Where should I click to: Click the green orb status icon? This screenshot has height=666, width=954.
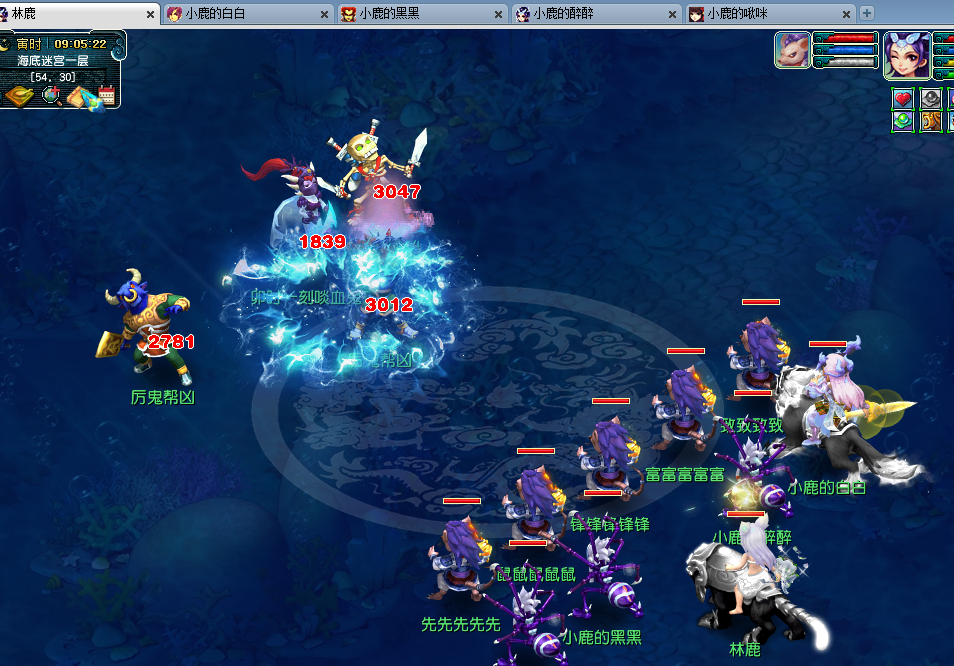pyautogui.click(x=903, y=121)
